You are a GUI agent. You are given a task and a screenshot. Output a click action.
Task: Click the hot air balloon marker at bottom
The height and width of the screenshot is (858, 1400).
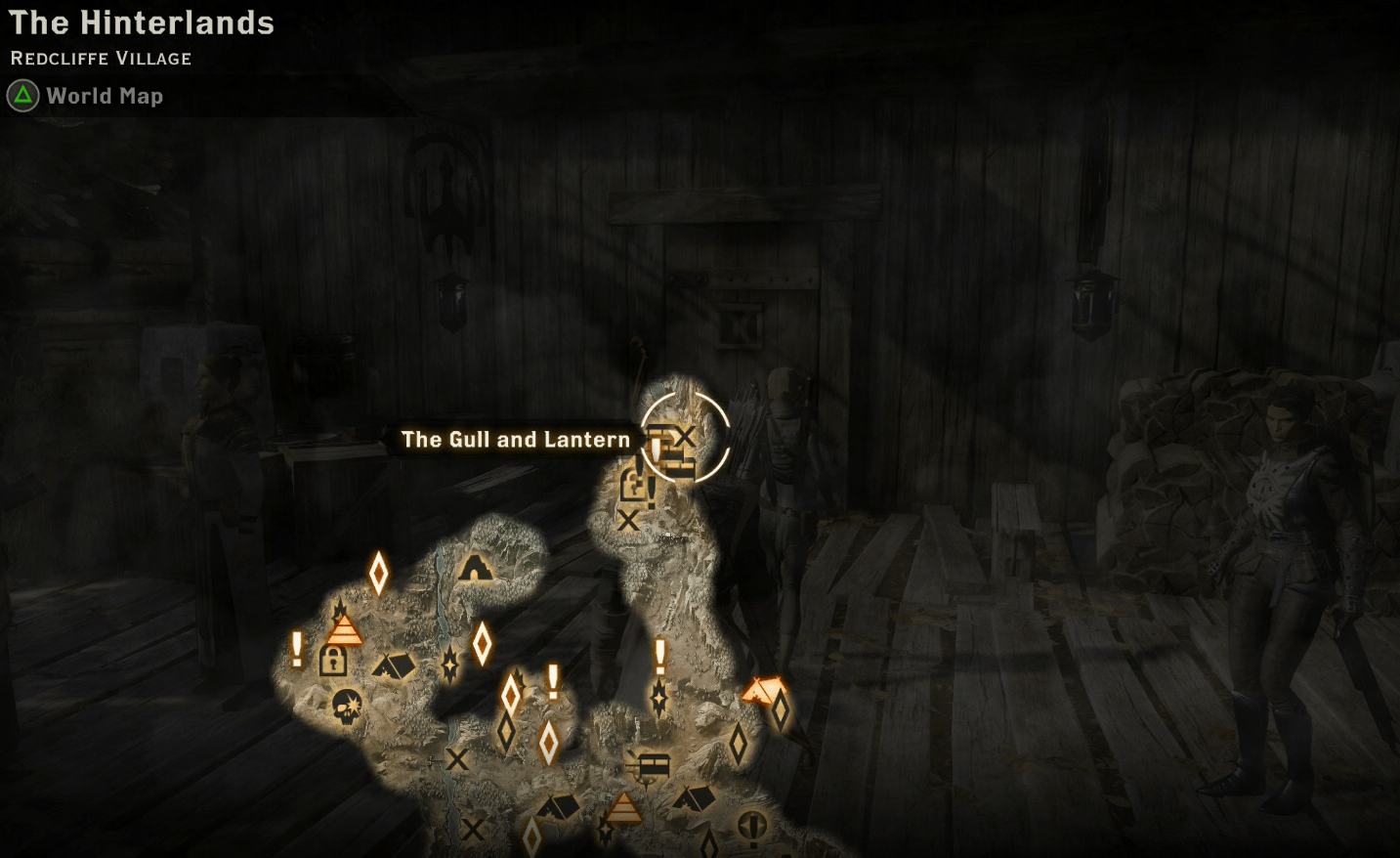[753, 826]
